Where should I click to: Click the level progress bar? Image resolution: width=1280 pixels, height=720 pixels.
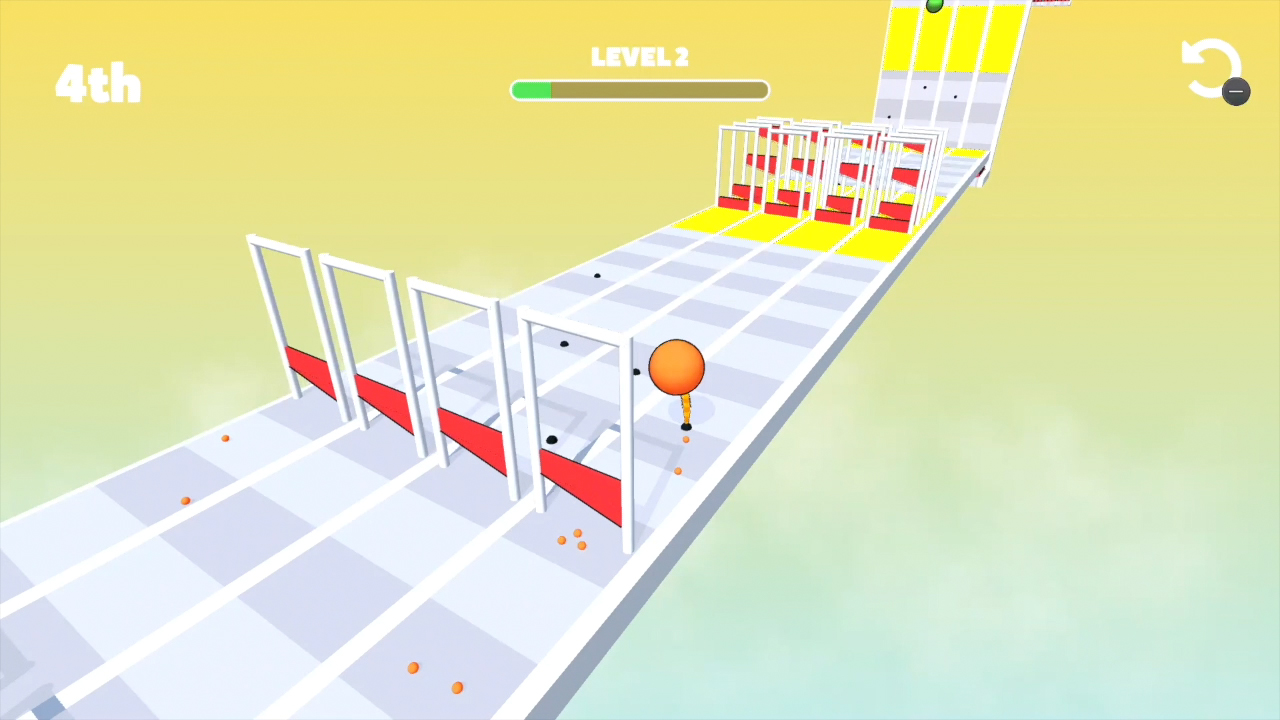tap(639, 90)
